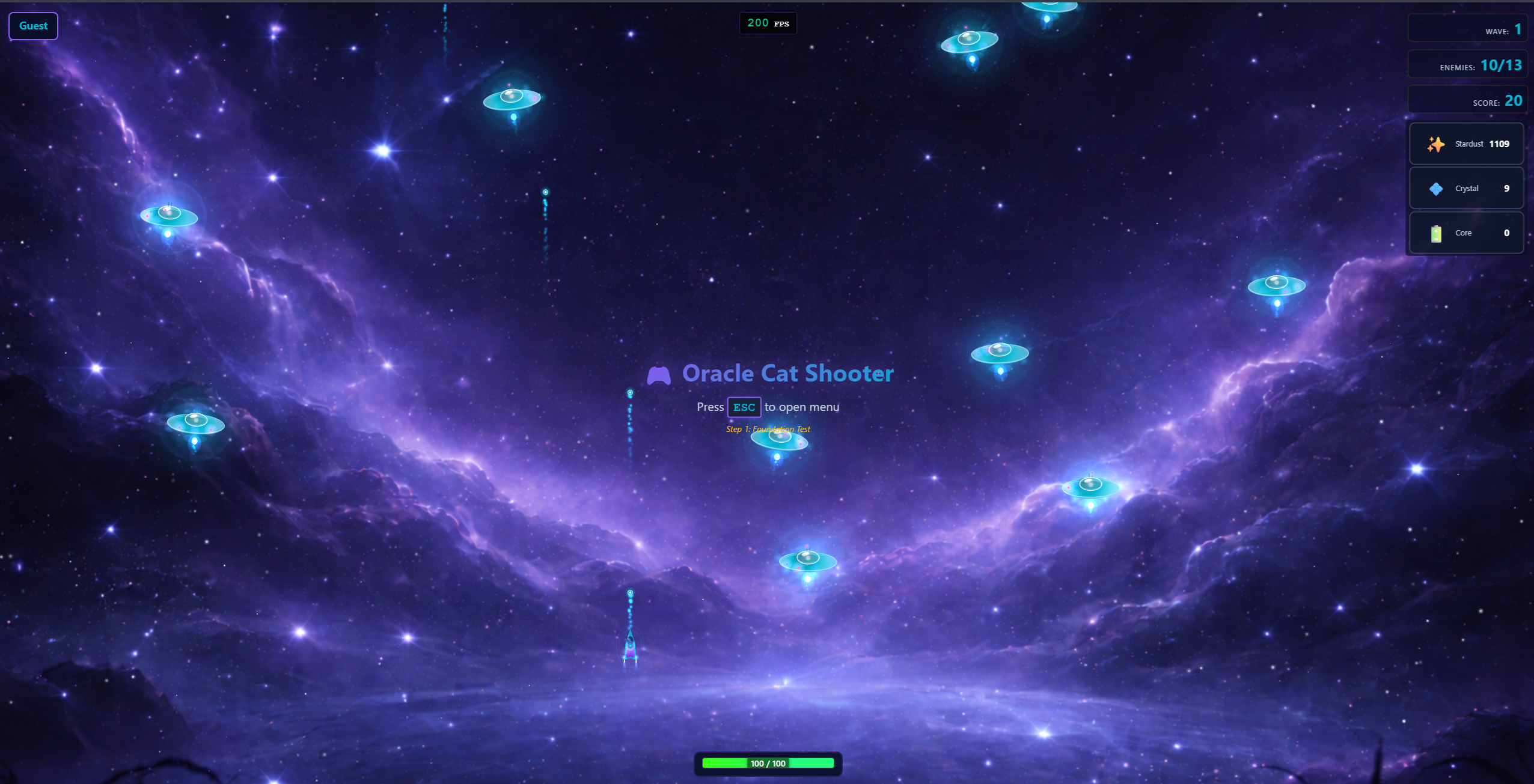This screenshot has width=1534, height=784.
Task: Click the gamepad icon beside the game title
Action: [x=660, y=374]
